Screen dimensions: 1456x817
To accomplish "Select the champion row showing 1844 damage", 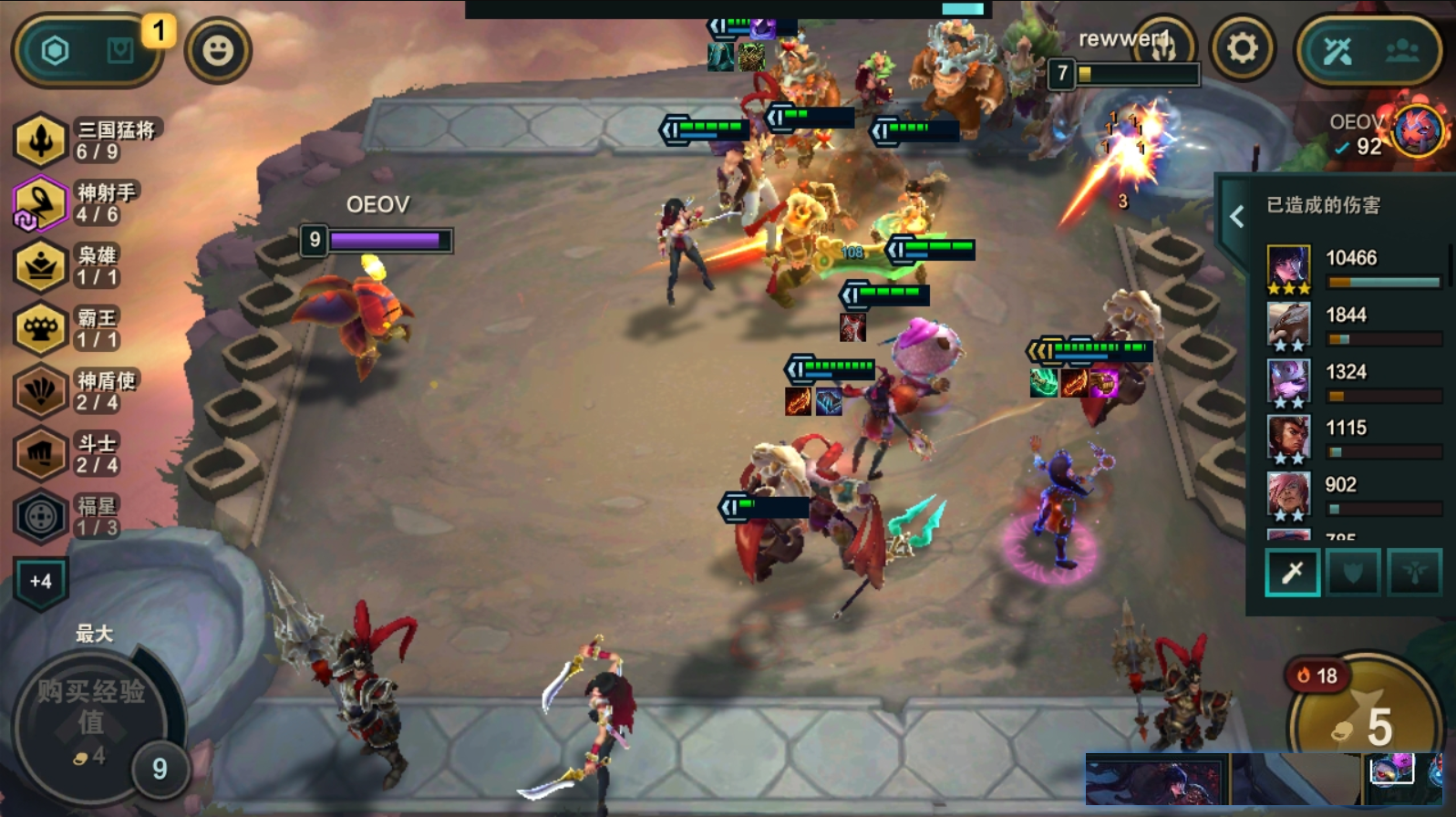I will pyautogui.click(x=1289, y=326).
